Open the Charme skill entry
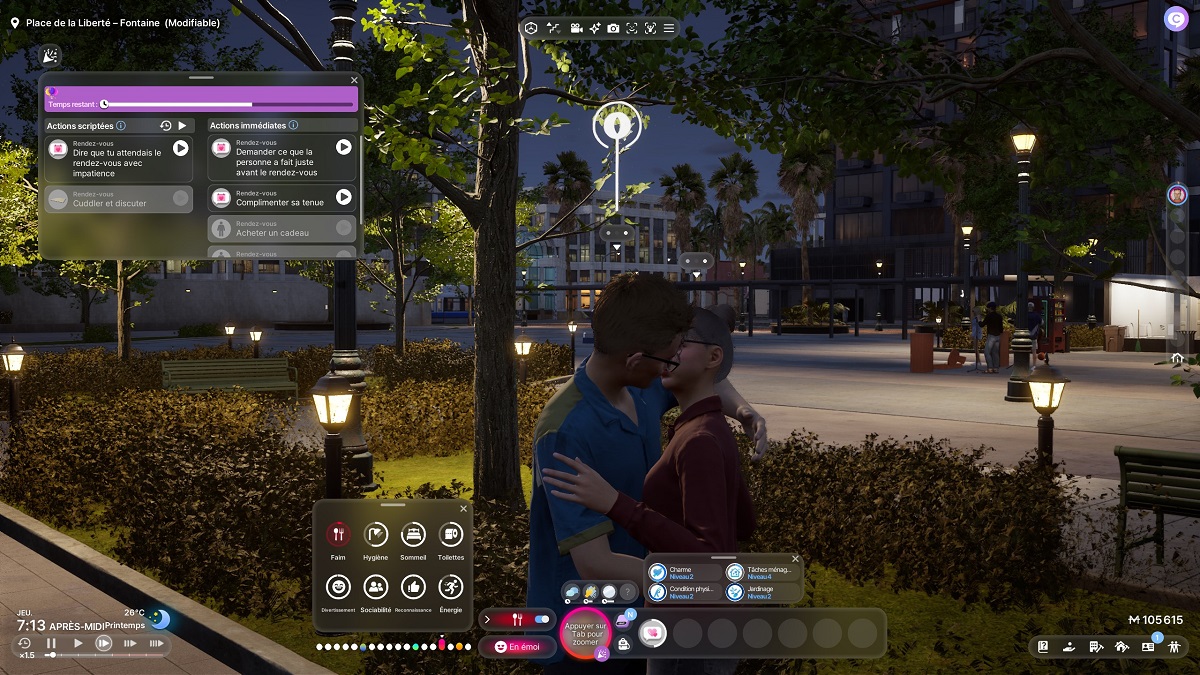Screen dimensions: 1200x675 pos(685,573)
